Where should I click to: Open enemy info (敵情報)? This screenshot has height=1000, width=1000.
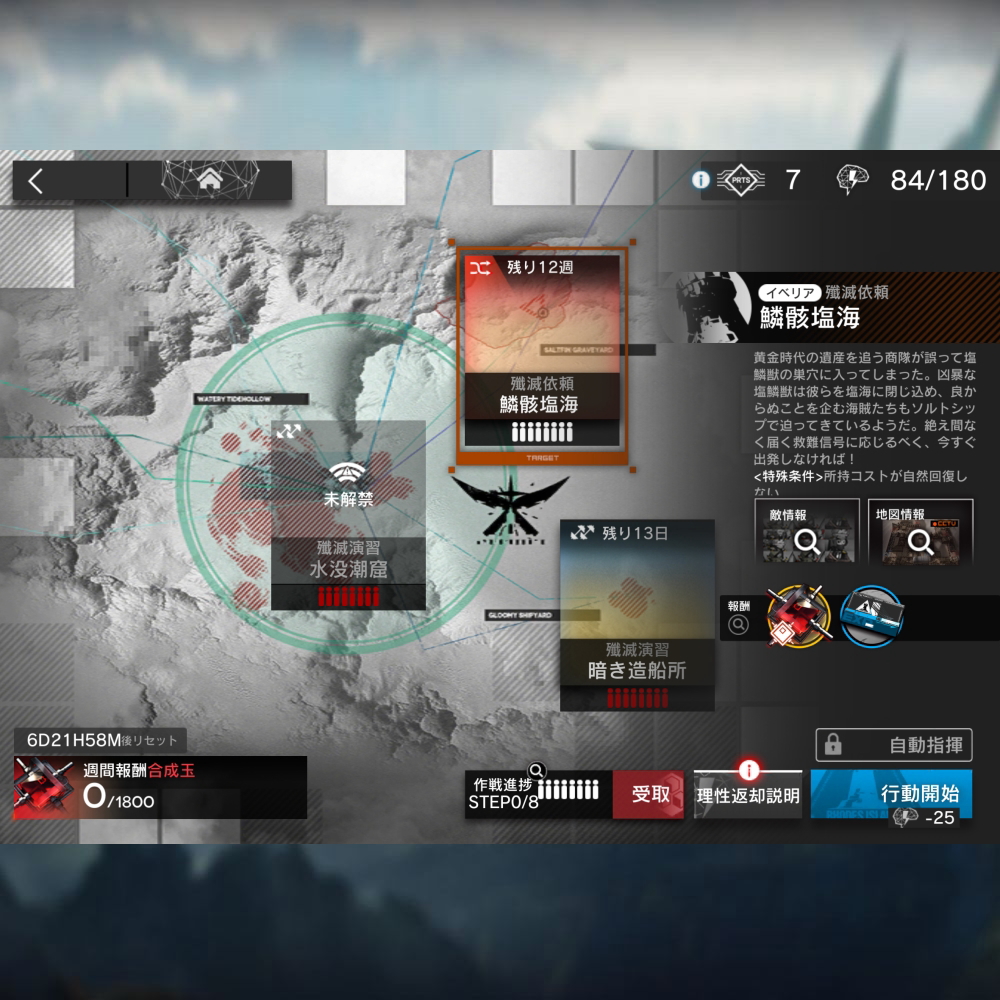[805, 533]
